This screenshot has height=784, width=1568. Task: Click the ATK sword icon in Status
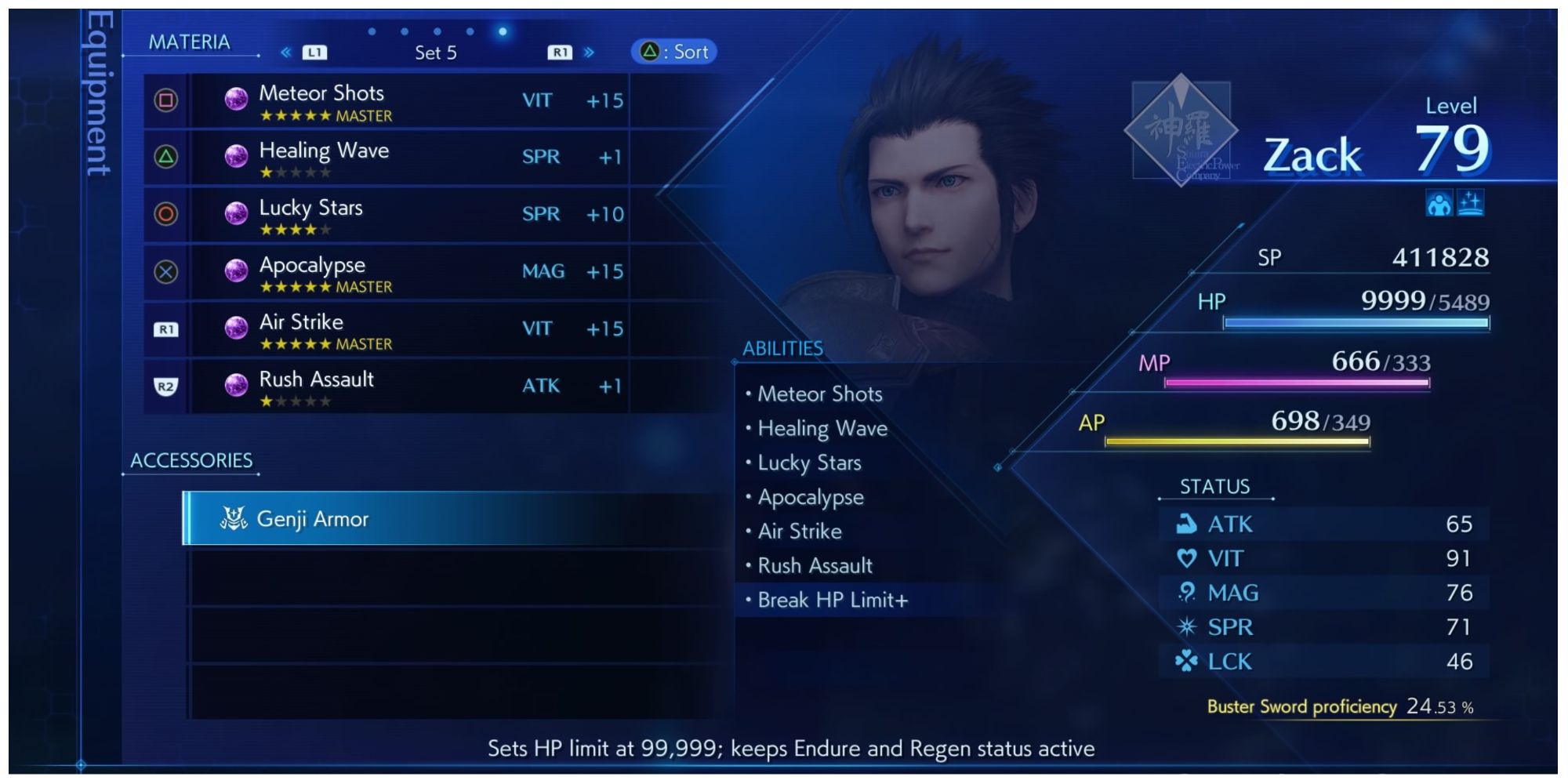(x=1185, y=524)
